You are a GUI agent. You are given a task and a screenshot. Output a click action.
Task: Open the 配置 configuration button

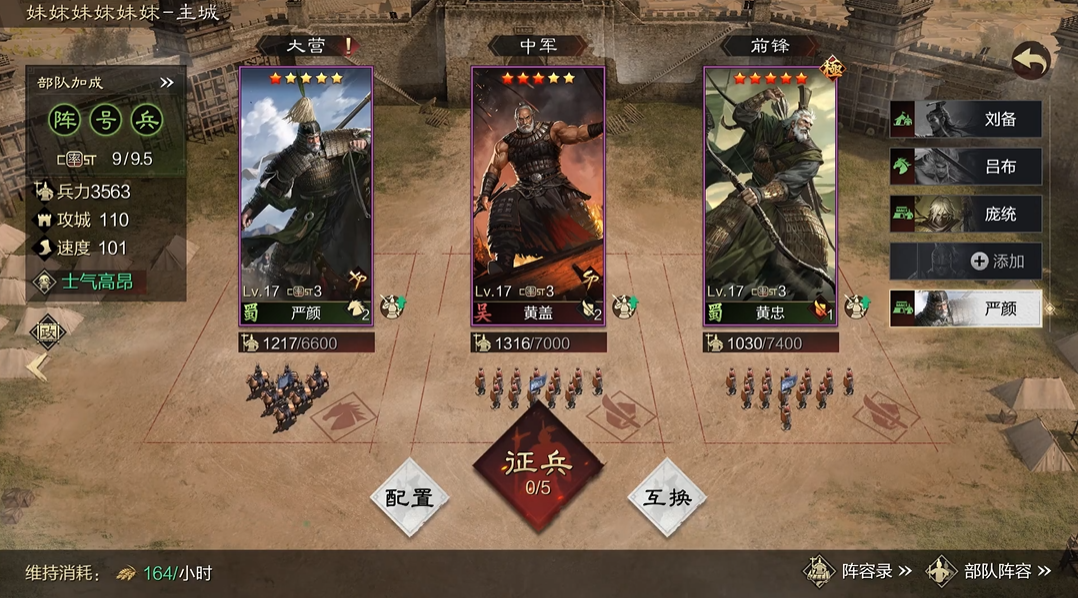pos(410,497)
